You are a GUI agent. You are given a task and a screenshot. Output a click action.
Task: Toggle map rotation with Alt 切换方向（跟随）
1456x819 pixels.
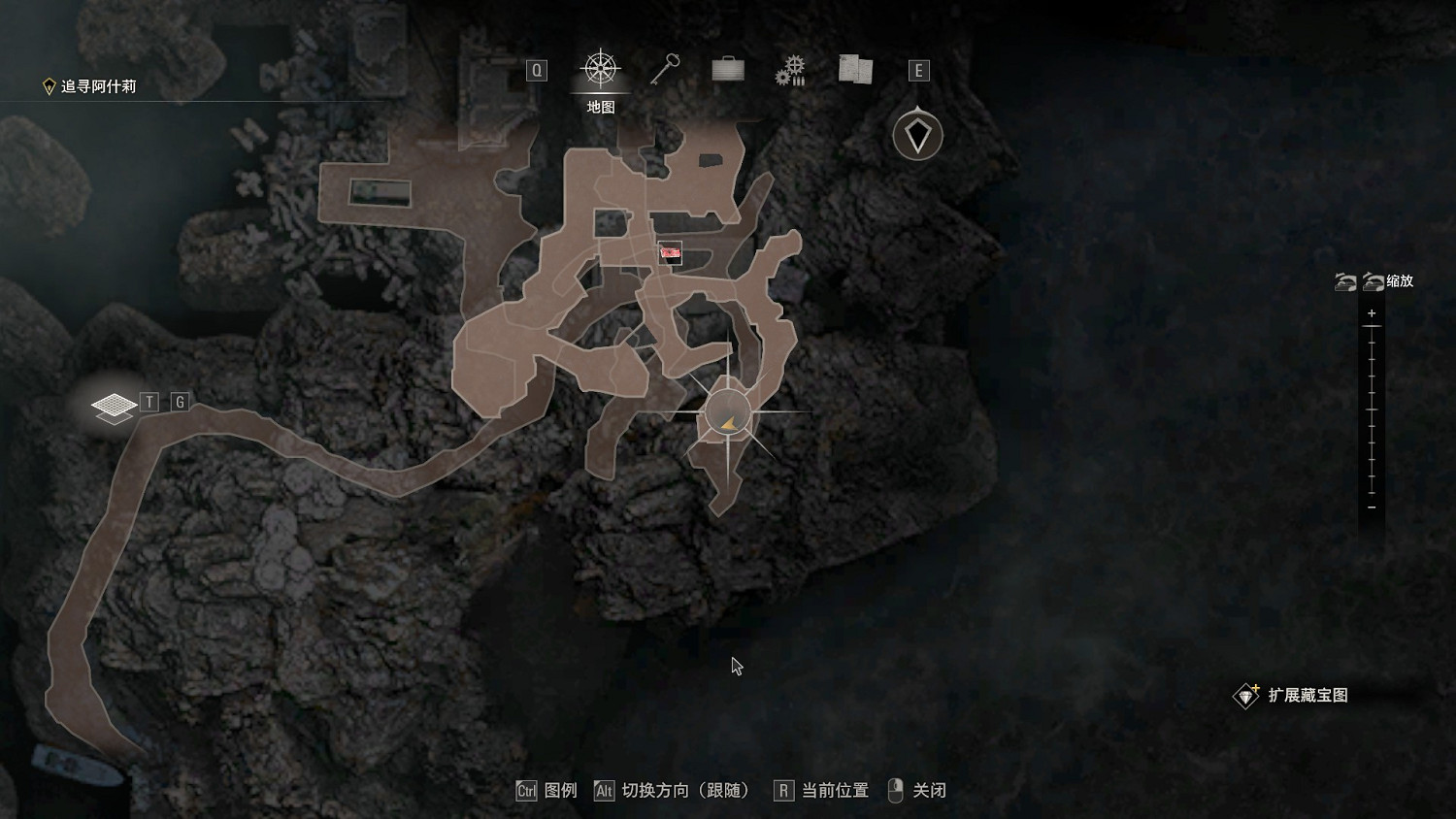point(603,791)
